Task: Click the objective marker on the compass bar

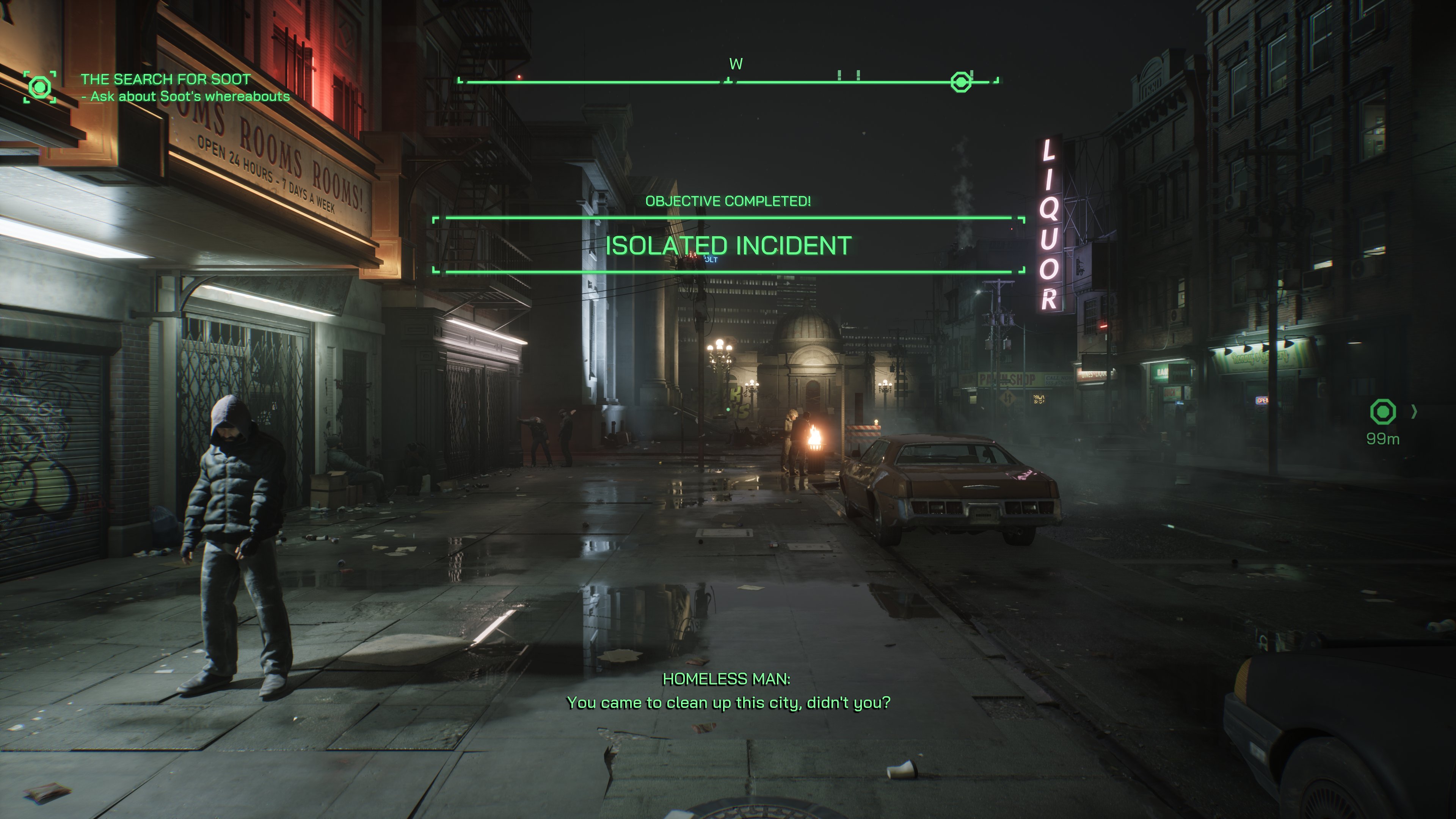Action: [x=961, y=82]
